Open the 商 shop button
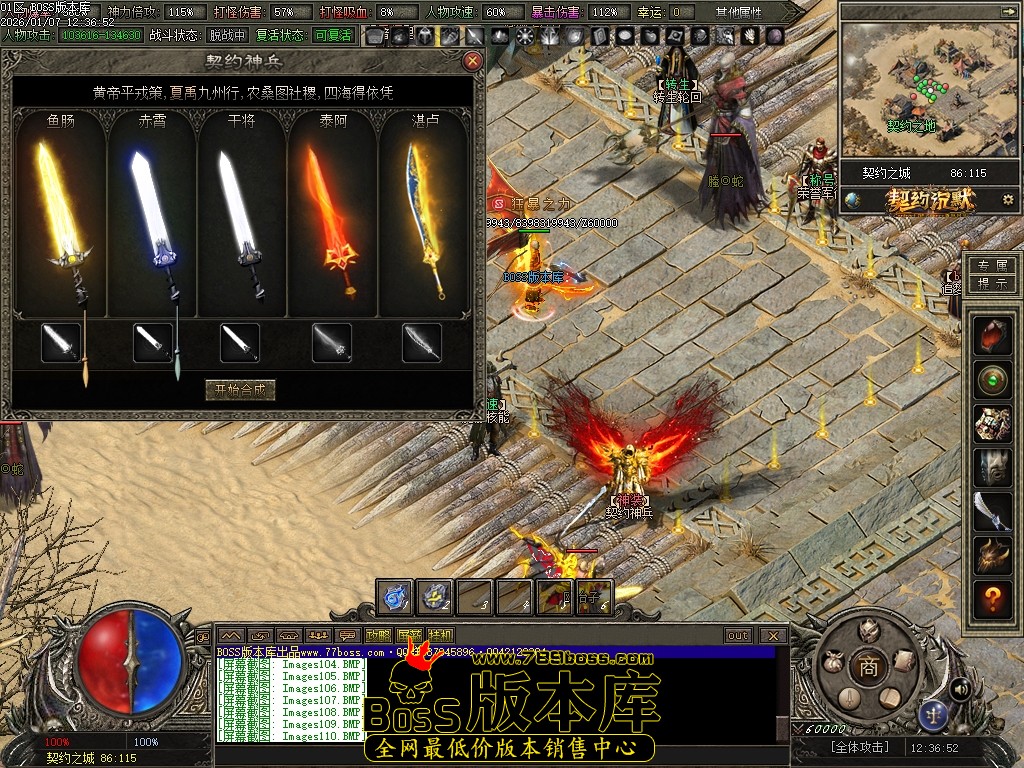 [x=868, y=669]
